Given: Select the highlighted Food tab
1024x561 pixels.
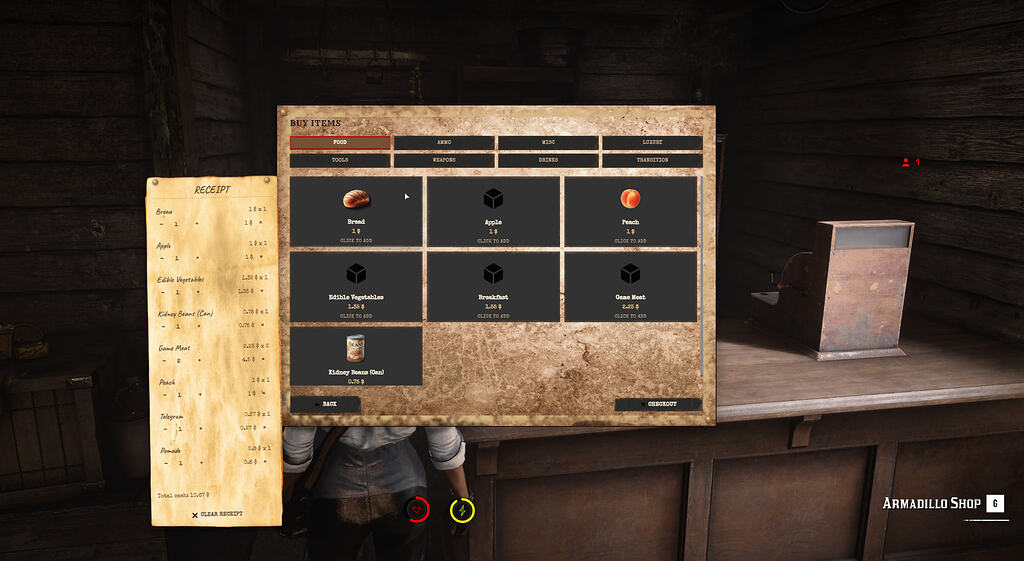Looking at the screenshot, I should point(340,143).
